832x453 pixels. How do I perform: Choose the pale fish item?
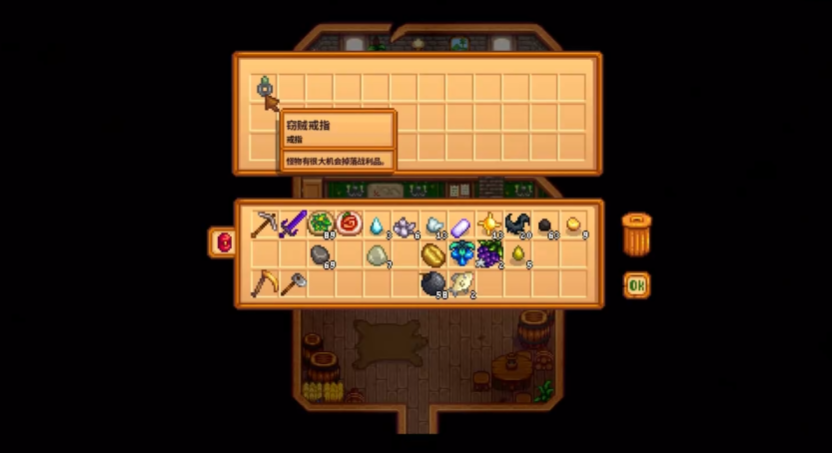pos(461,283)
